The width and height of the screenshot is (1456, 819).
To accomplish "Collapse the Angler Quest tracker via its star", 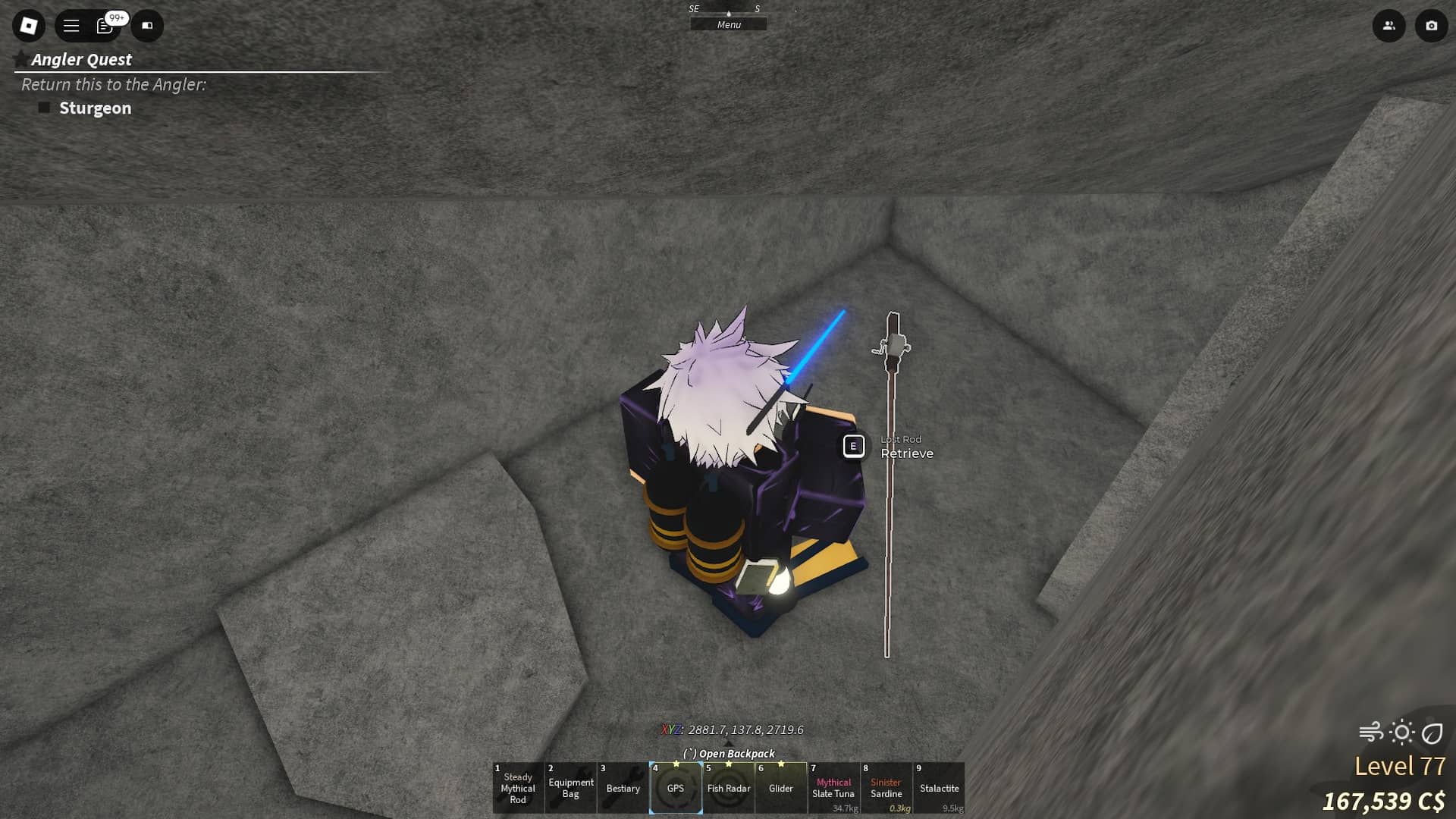I will click(19, 58).
